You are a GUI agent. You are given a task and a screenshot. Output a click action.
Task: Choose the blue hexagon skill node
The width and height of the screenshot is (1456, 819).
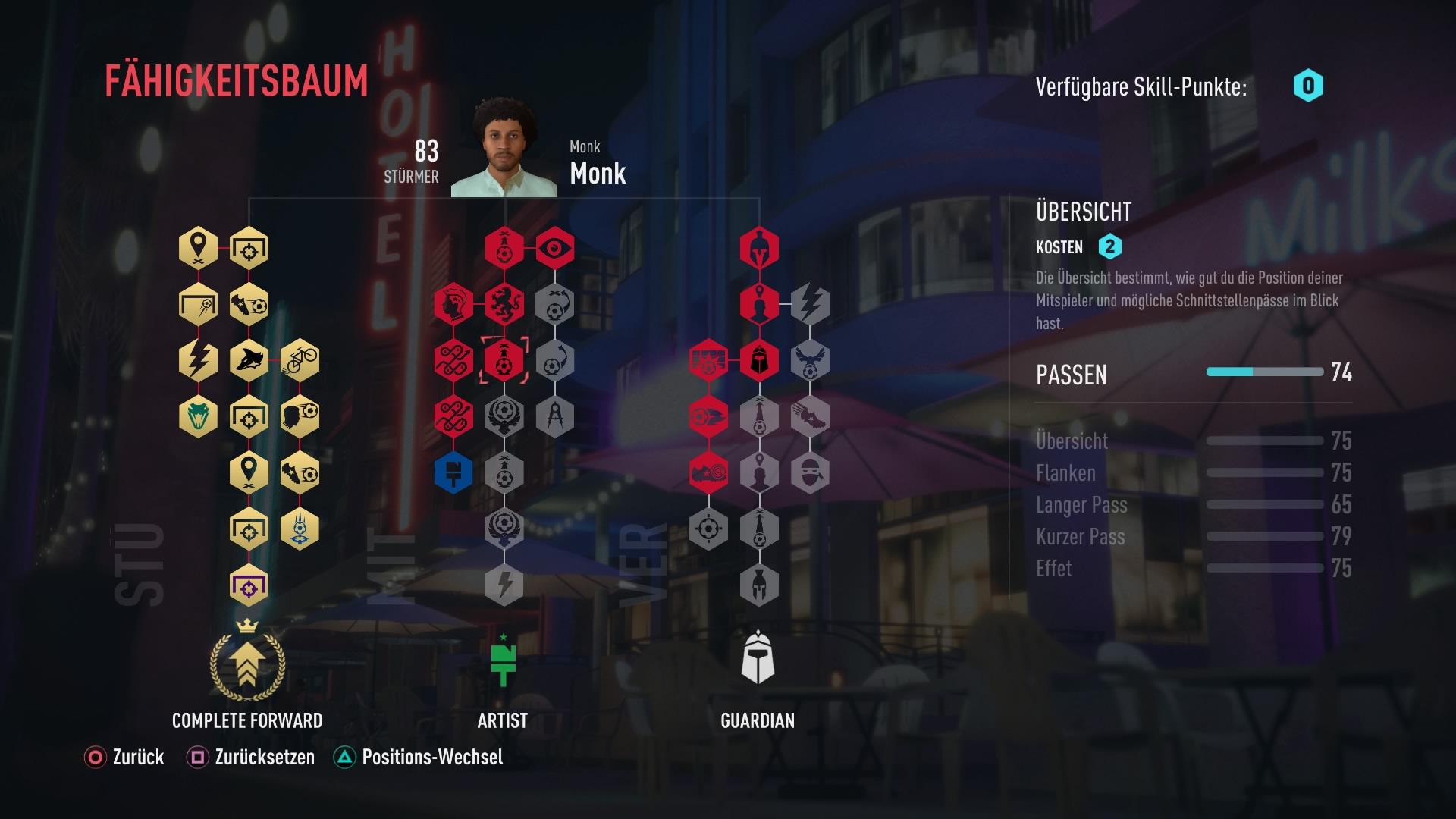point(453,473)
